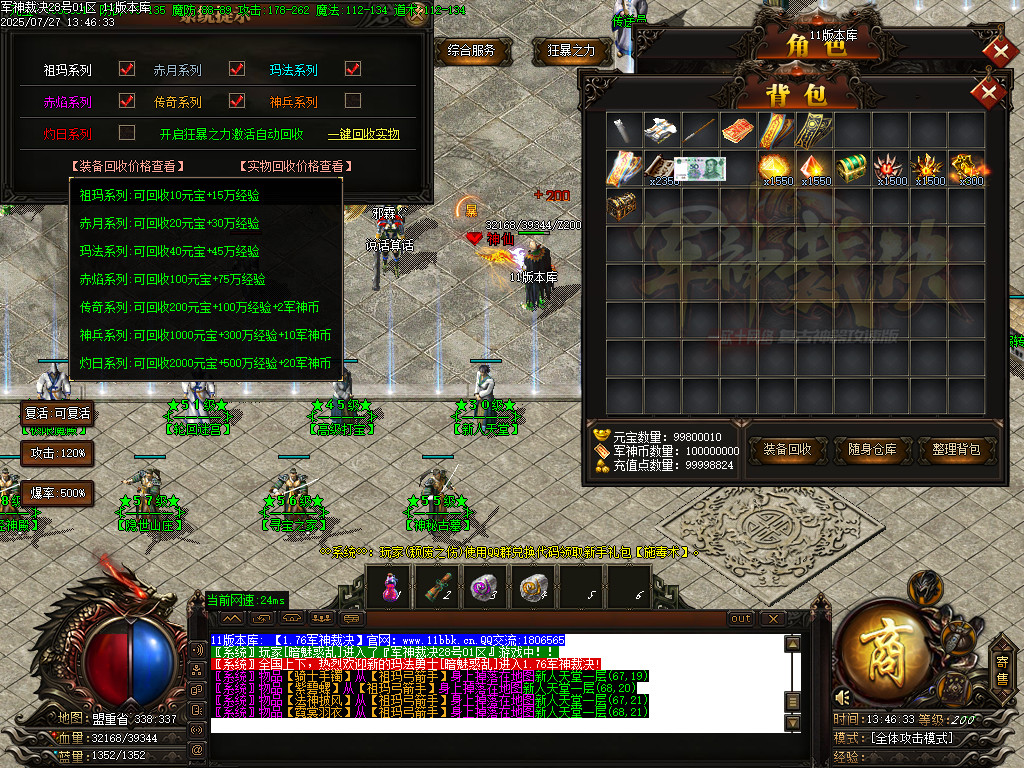Screen dimensions: 1024x768
Task: Enable the 神兵系列 checkbox
Action: 352,101
